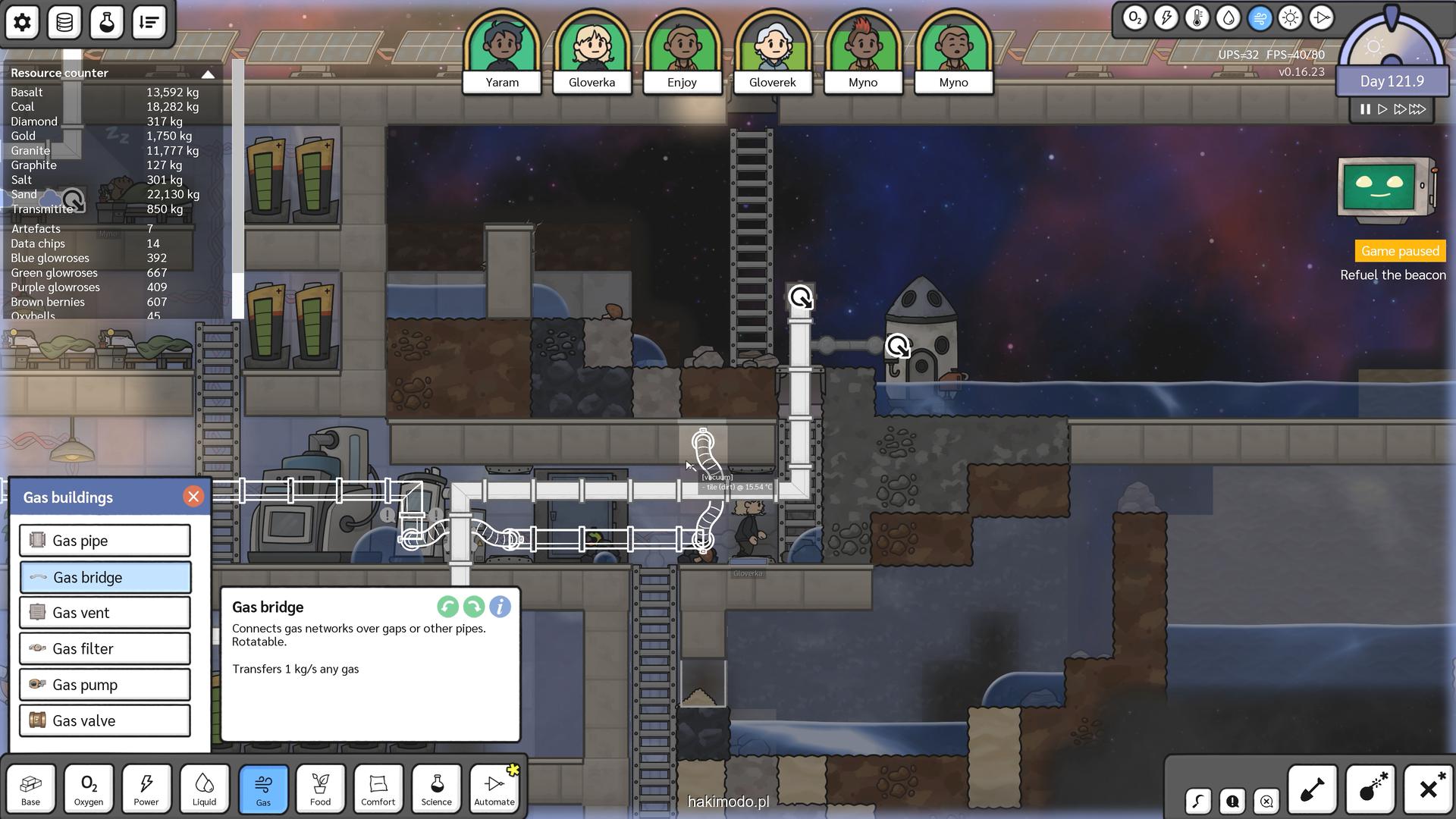The width and height of the screenshot is (1456, 819).
Task: Select the Gas pipe building
Action: click(x=105, y=541)
